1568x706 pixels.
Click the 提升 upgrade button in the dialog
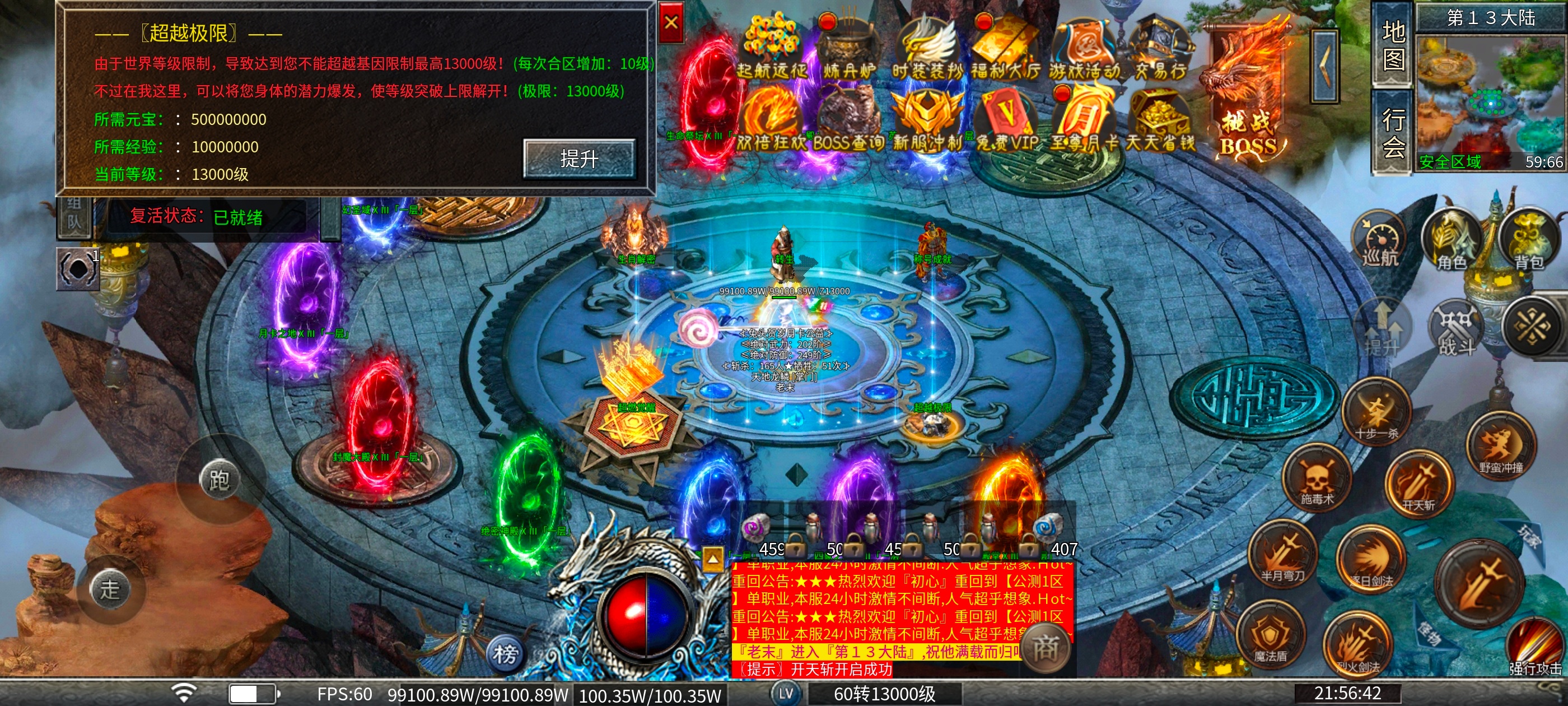tap(579, 159)
